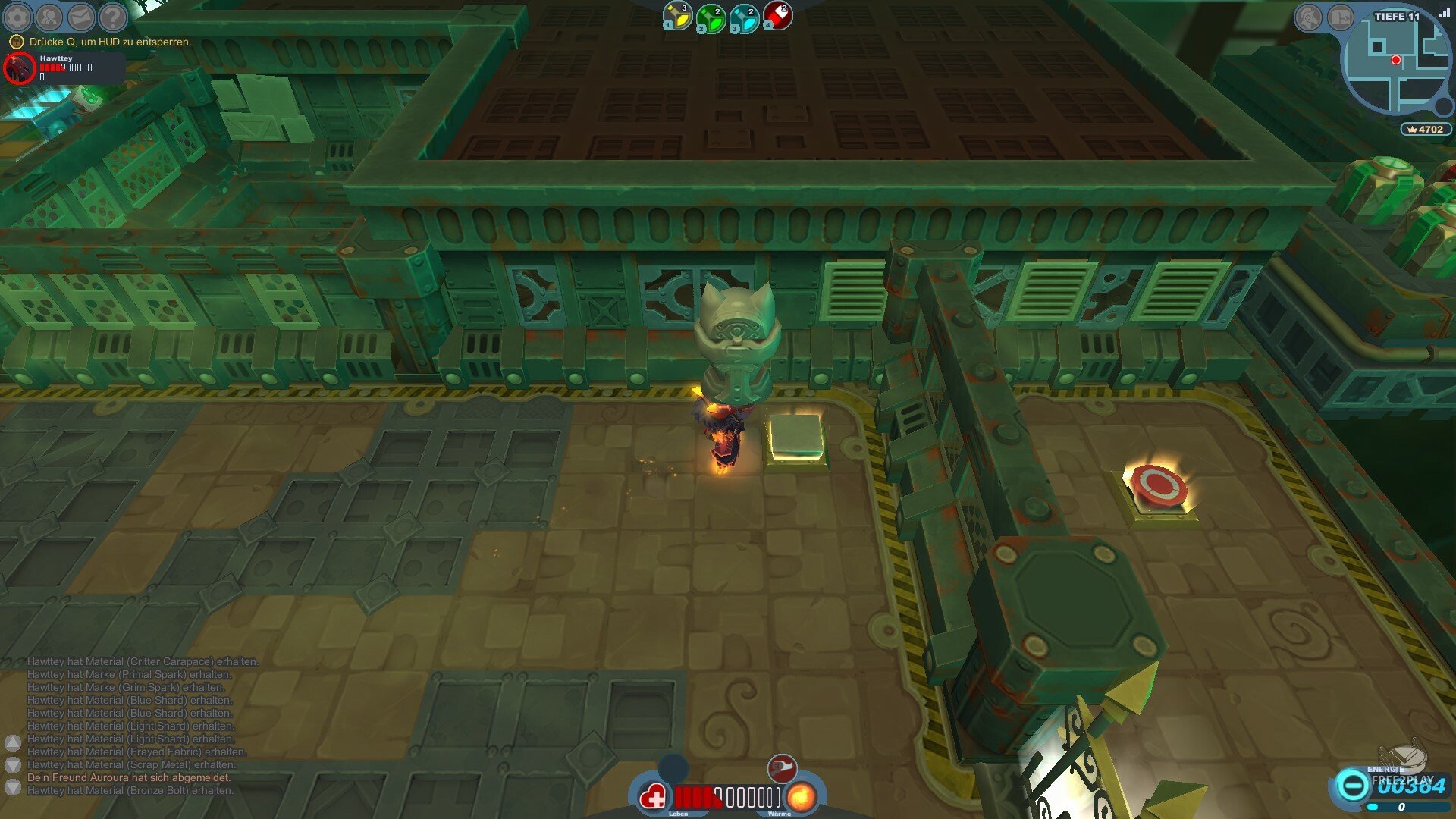The height and width of the screenshot is (819, 1456).
Task: Select Hawttey's party portrait
Action: (x=19, y=69)
